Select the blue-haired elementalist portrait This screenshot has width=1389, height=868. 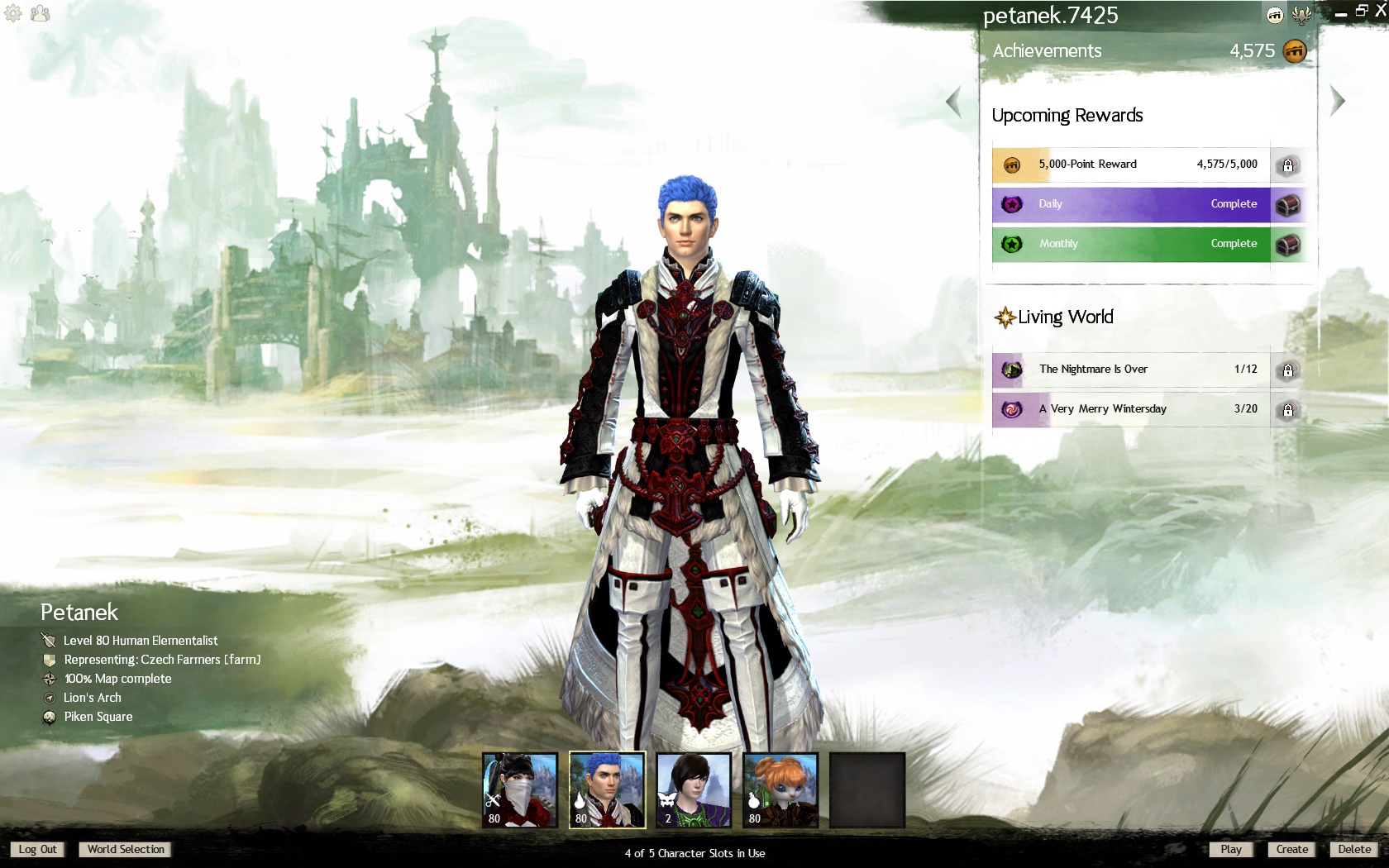(607, 789)
